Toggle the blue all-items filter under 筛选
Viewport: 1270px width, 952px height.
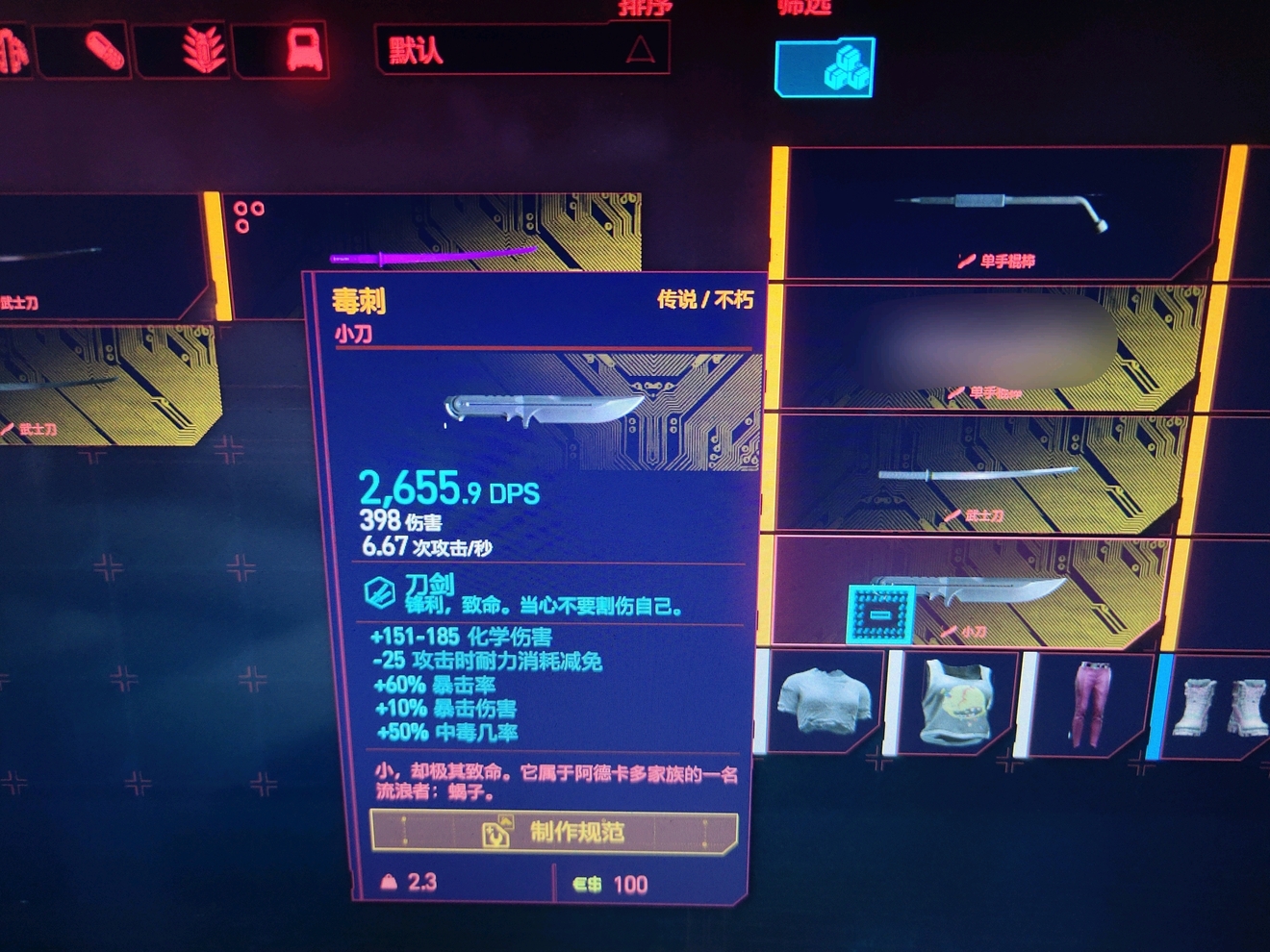coord(824,67)
